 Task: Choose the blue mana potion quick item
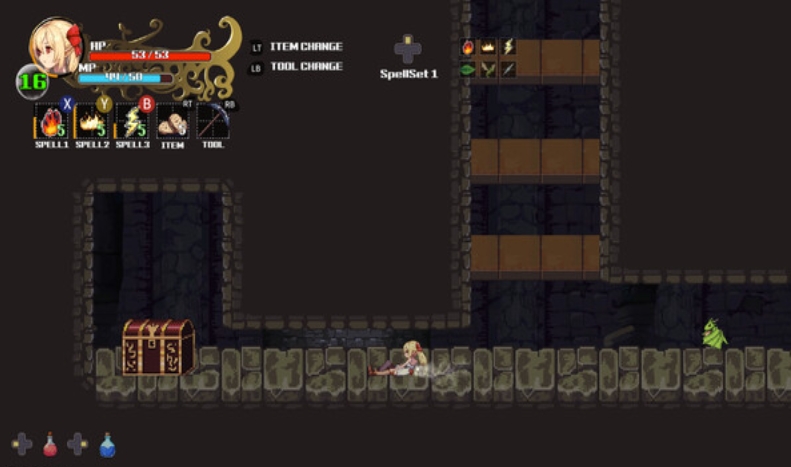107,444
